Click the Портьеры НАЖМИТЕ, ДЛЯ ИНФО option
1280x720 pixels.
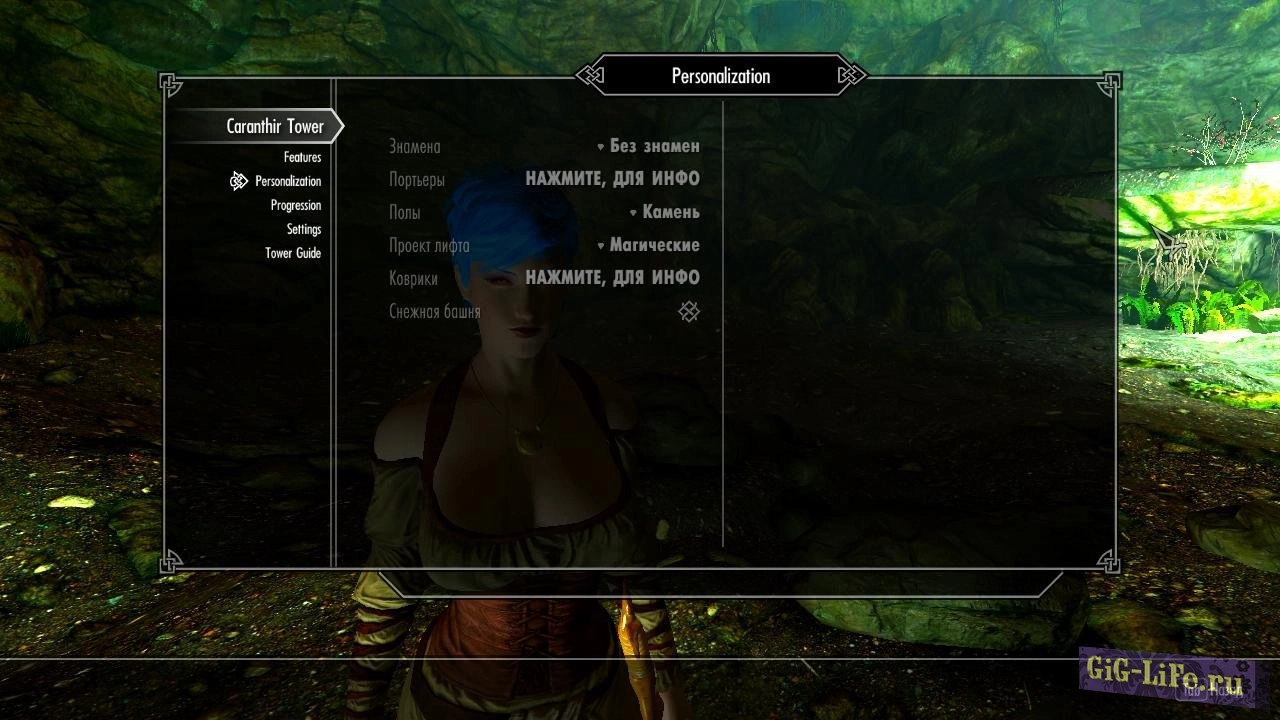tap(612, 179)
